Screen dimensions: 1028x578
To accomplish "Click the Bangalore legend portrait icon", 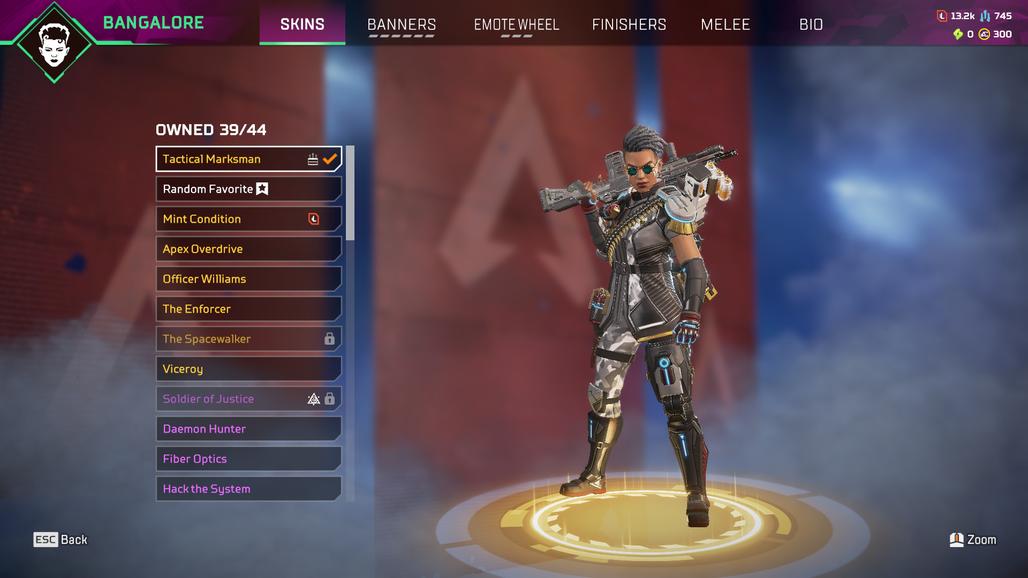I will [54, 42].
